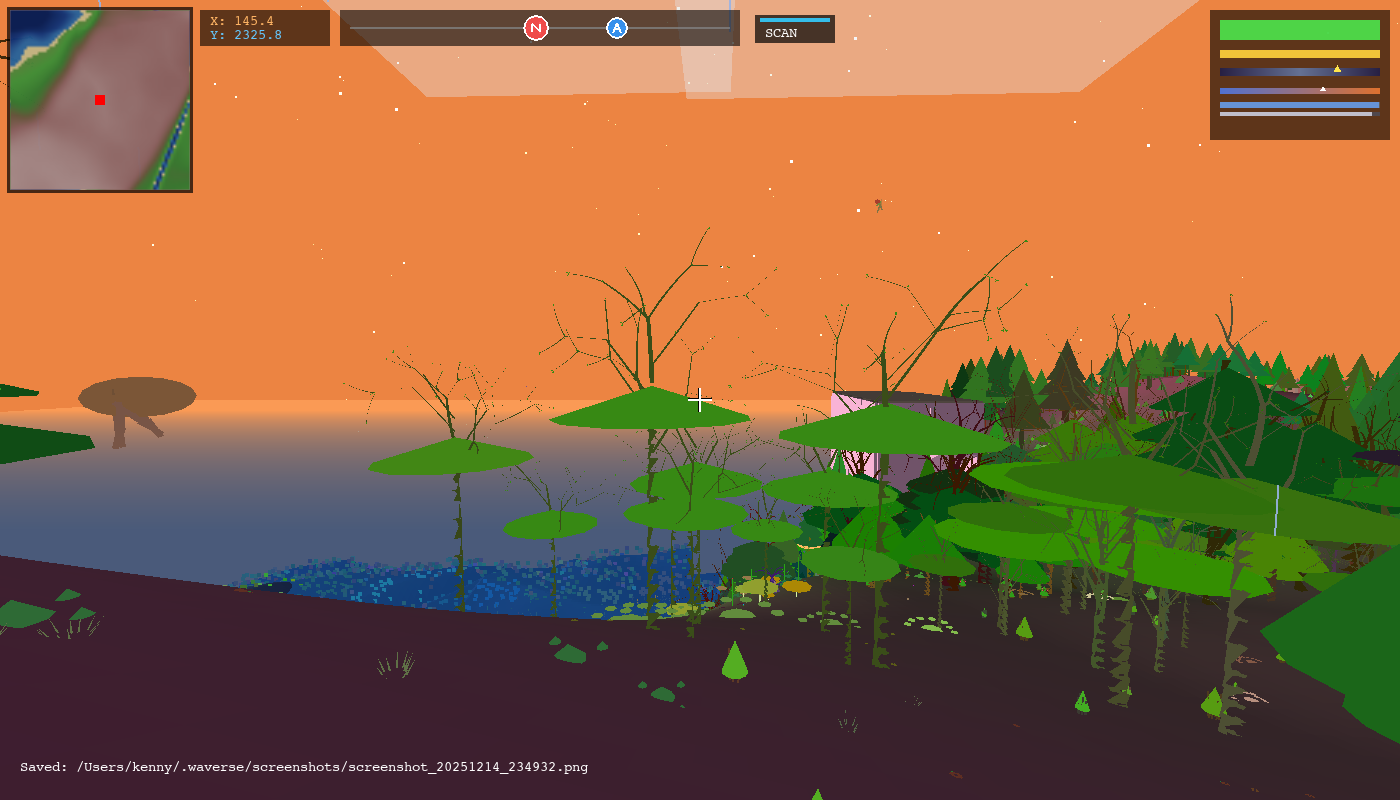Viewport: 1400px width, 800px height.
Task: Click the yellow triangle on the day-night gradient bar
Action: (1338, 69)
